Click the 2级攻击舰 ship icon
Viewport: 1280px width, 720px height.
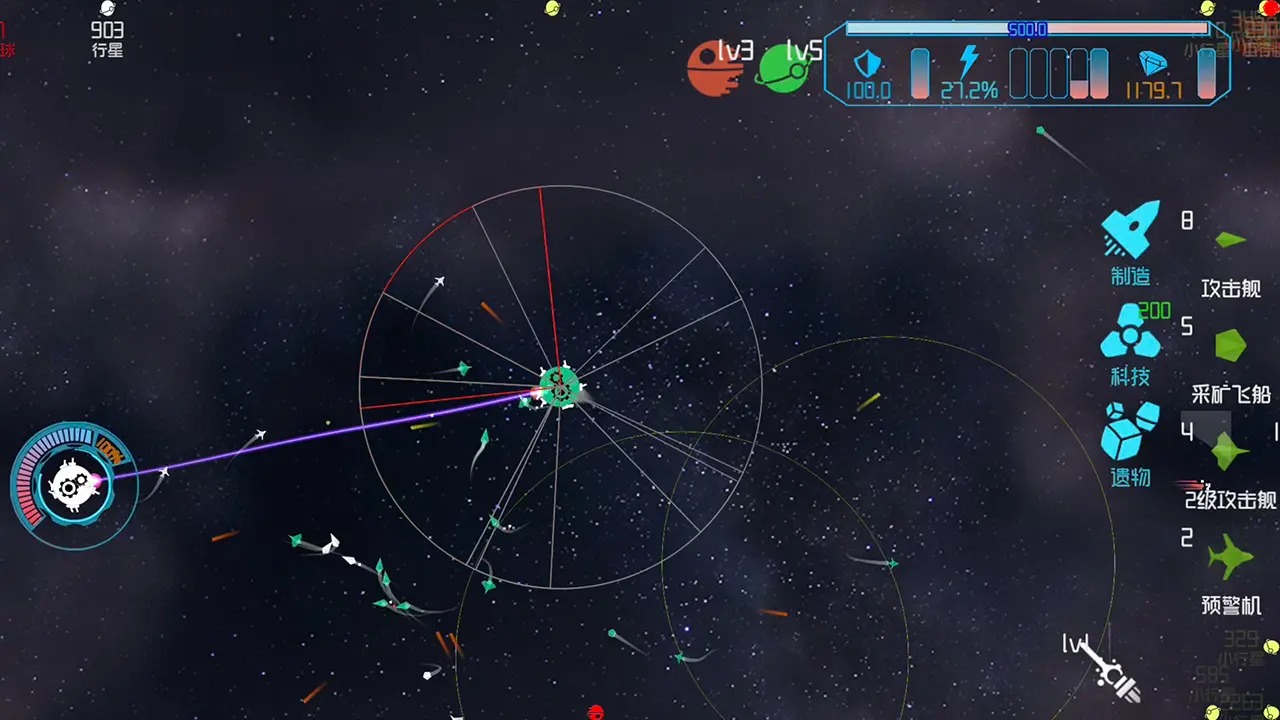pyautogui.click(x=1227, y=450)
